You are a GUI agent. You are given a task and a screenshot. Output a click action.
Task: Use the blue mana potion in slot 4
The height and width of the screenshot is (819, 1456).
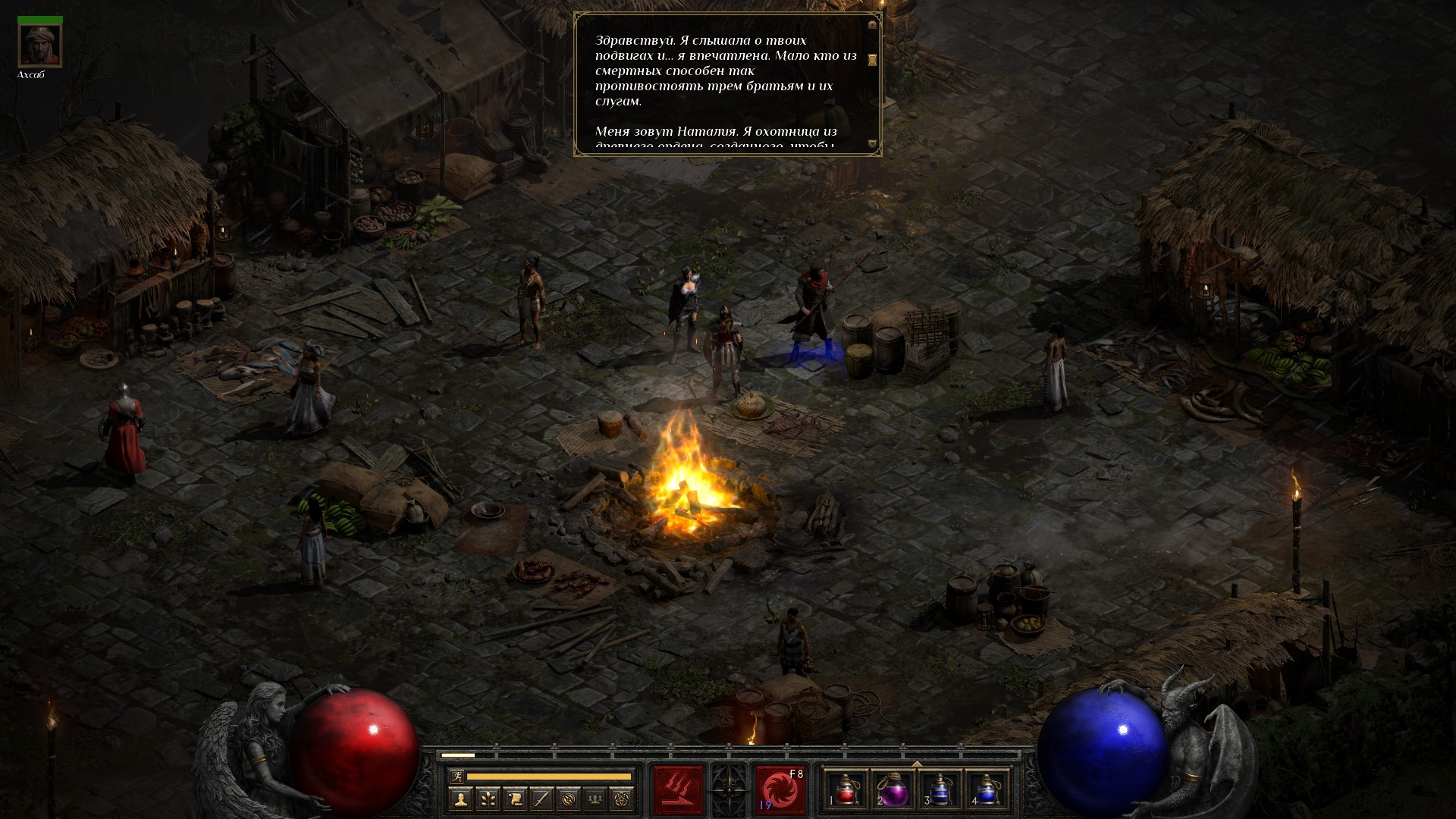[987, 790]
